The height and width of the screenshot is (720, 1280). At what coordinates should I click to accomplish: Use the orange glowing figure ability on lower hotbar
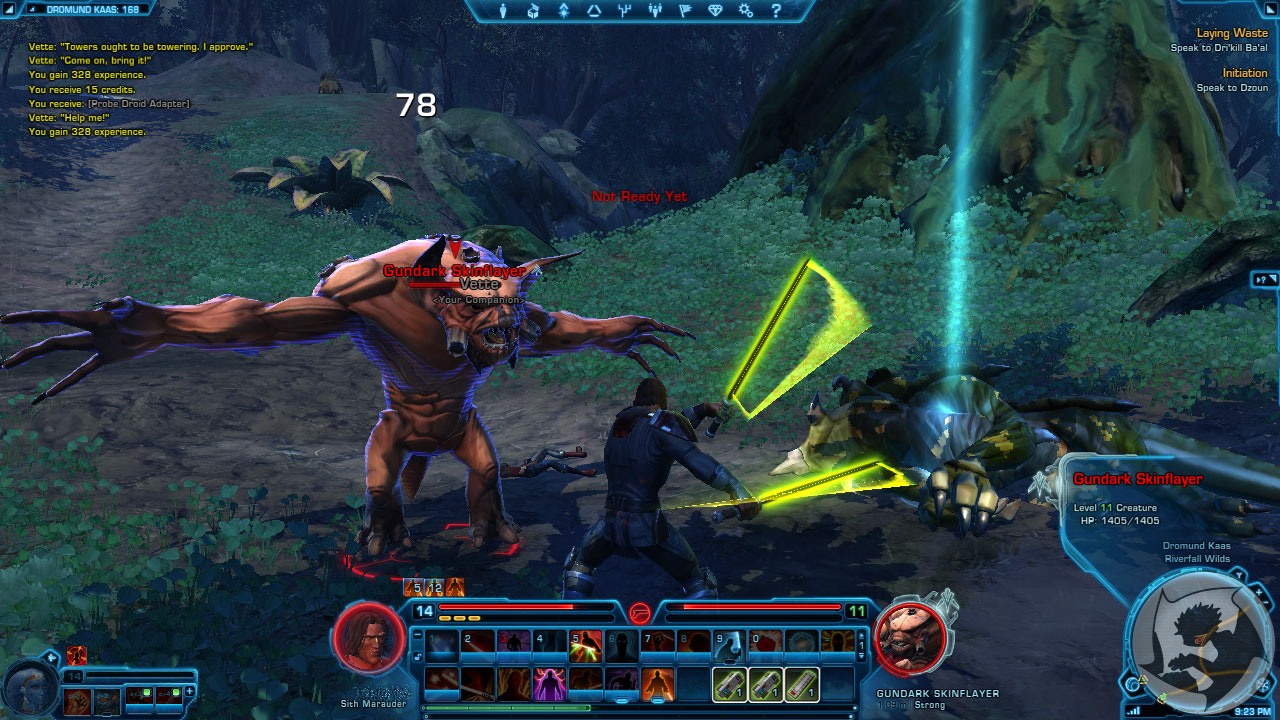[657, 684]
